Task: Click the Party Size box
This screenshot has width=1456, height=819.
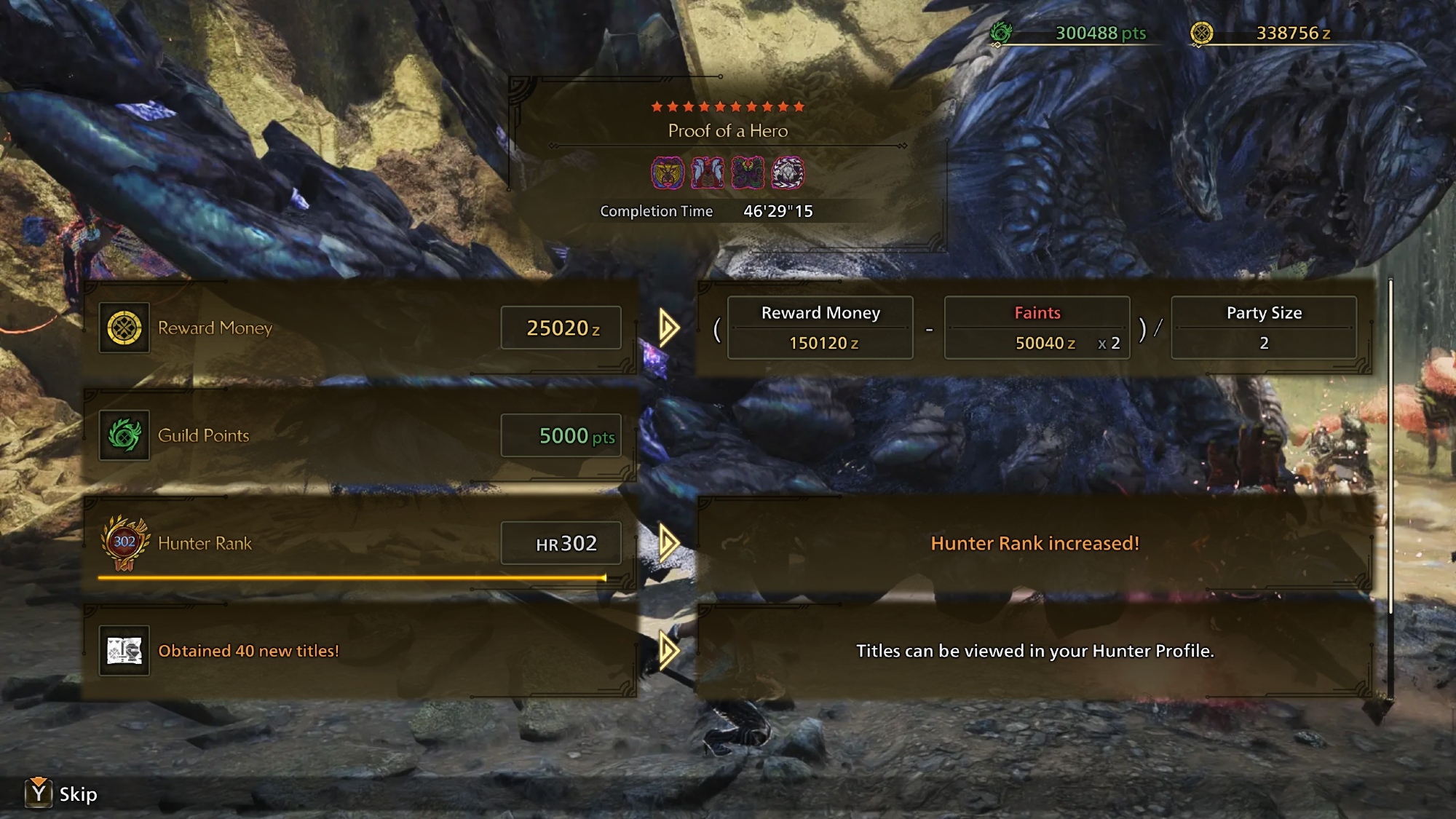Action: pos(1264,328)
